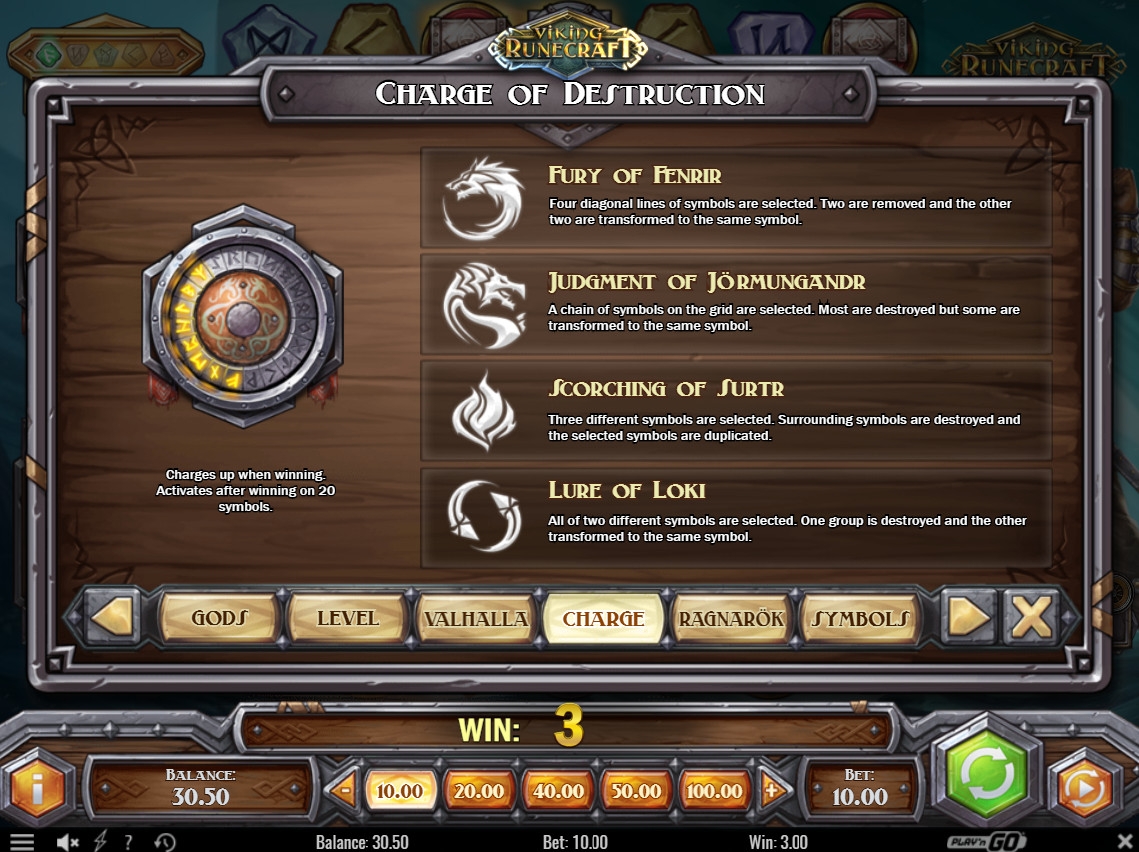
Task: Increase the bet with the plus arrow
Action: tap(771, 790)
